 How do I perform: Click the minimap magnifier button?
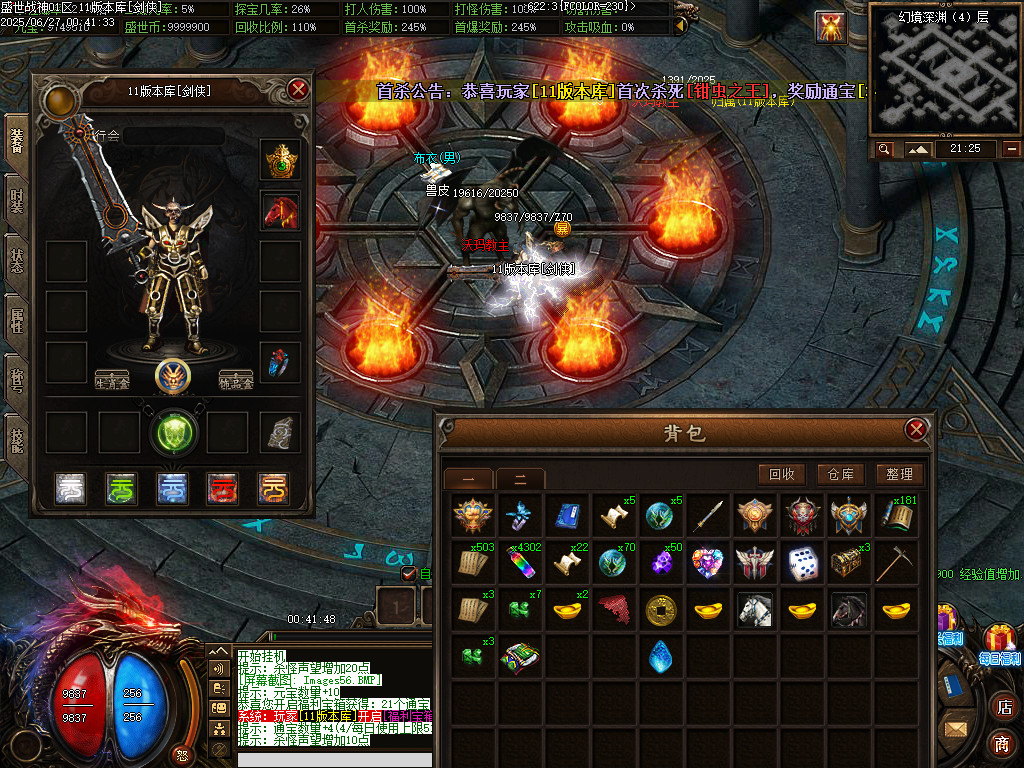pyautogui.click(x=884, y=149)
